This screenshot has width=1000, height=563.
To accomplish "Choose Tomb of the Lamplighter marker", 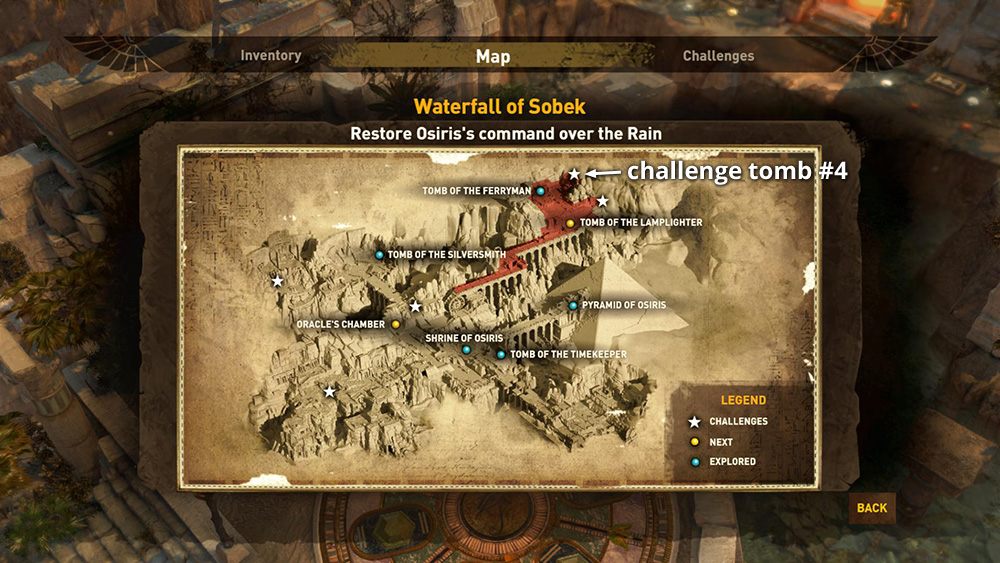I will (x=570, y=223).
